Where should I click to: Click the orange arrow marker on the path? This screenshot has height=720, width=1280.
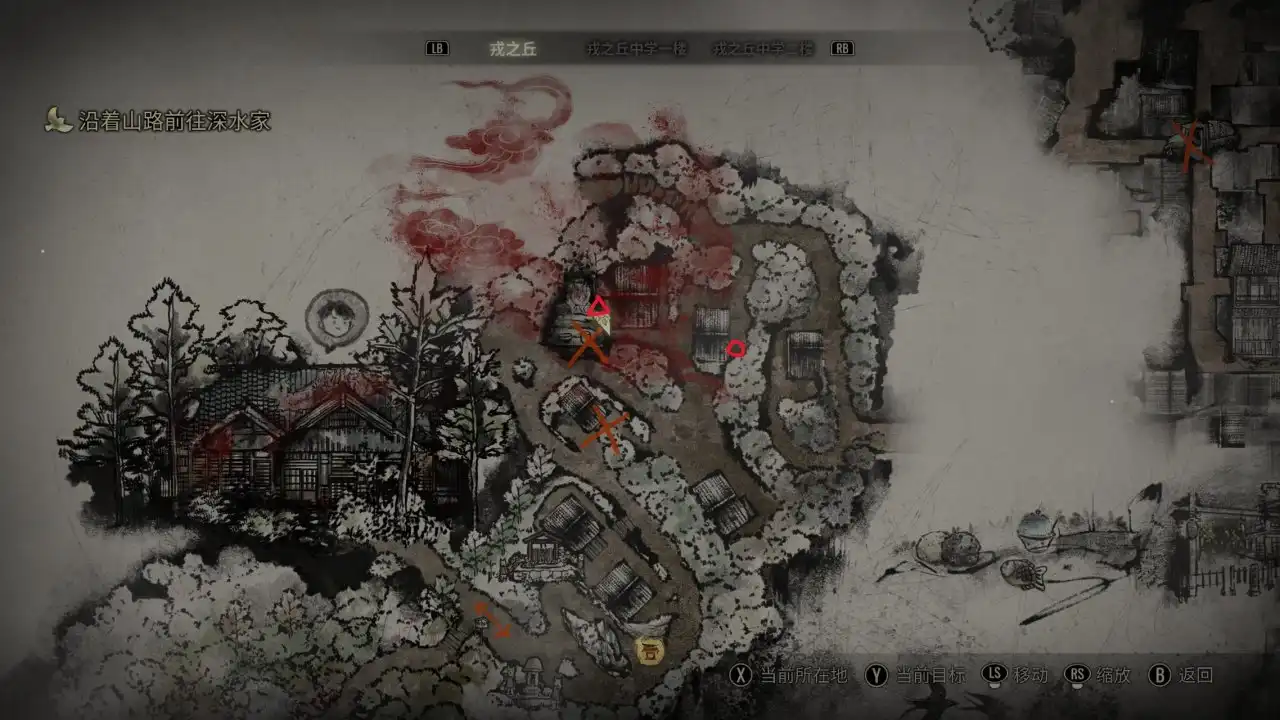click(490, 619)
